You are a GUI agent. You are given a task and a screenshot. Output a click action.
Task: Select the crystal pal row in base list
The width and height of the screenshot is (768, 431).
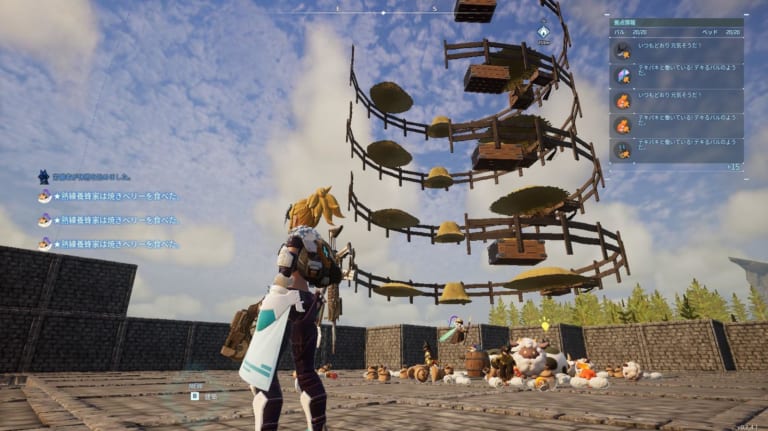[676, 75]
